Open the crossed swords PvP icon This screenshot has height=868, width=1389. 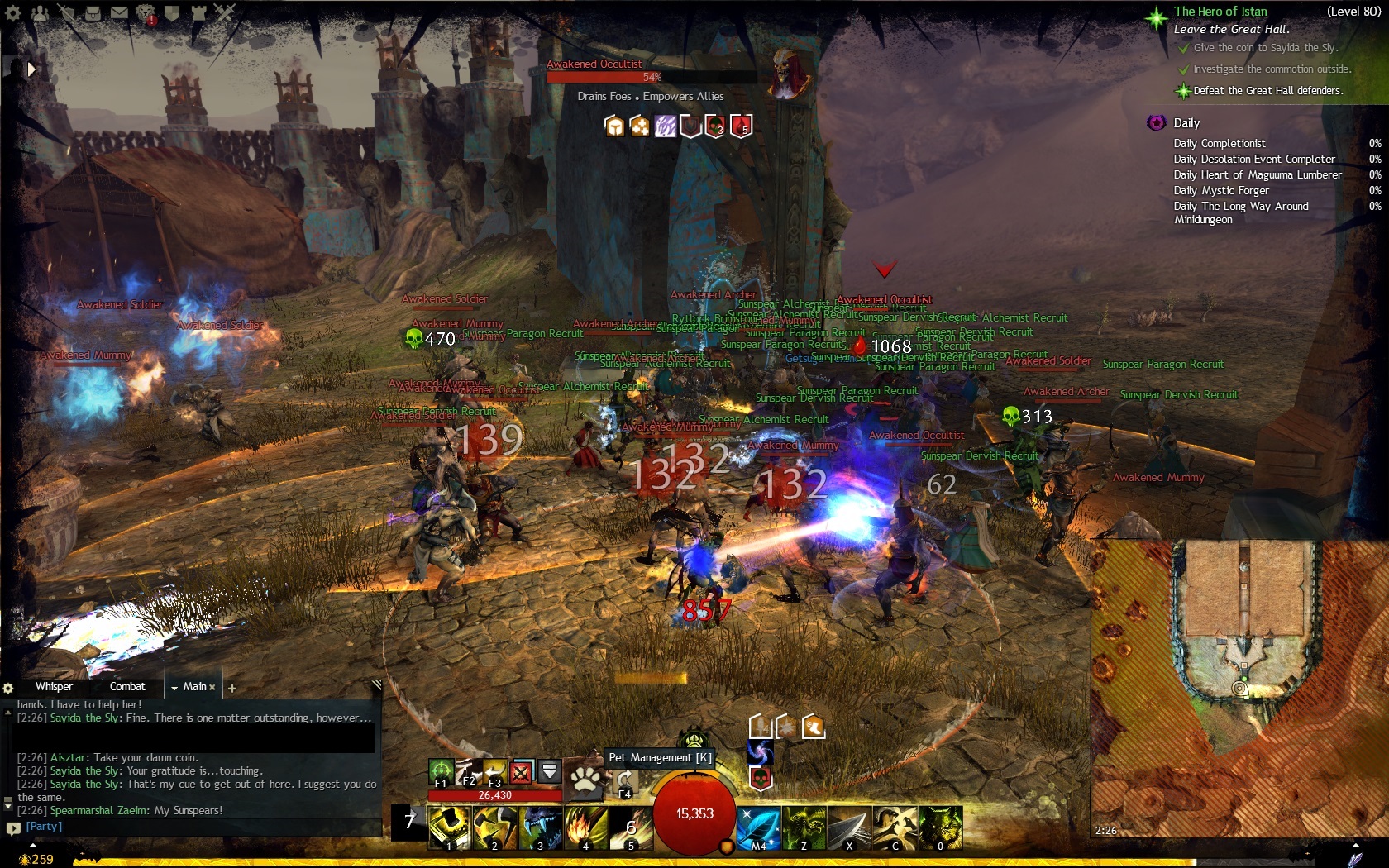[x=225, y=12]
